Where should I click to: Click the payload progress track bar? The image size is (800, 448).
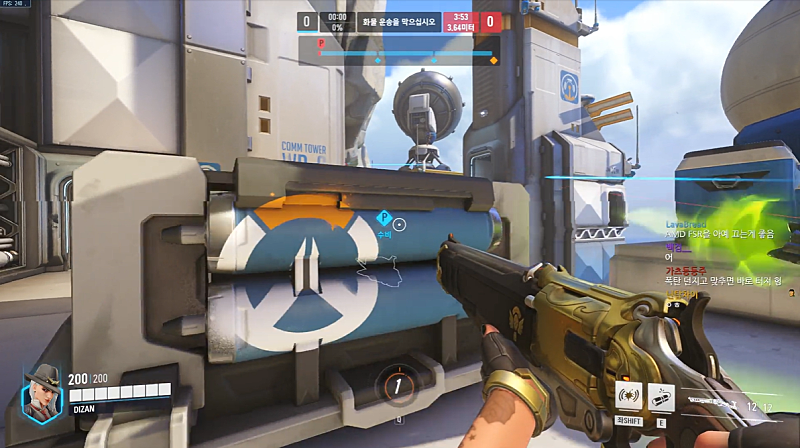(406, 54)
